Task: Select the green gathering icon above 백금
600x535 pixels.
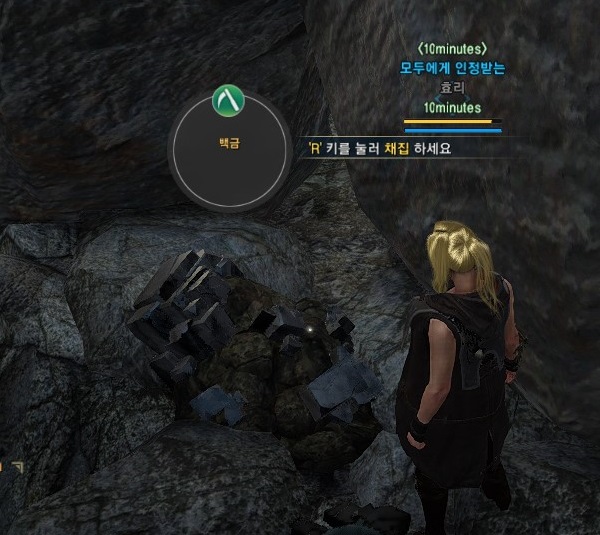Action: (x=231, y=98)
